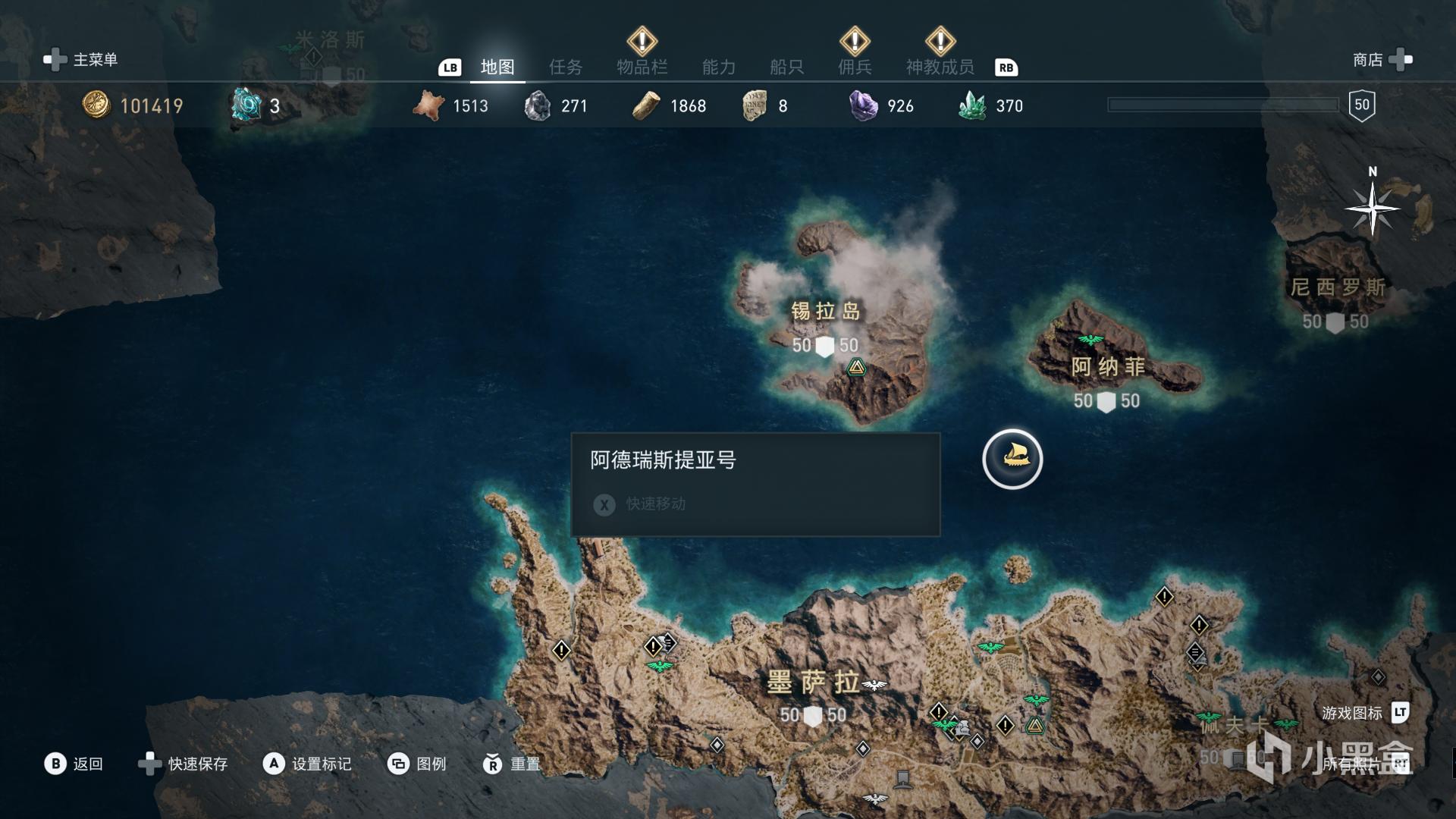This screenshot has width=1456, height=819.
Task: Switch to the 神教成员 cultists tab
Action: (x=940, y=67)
